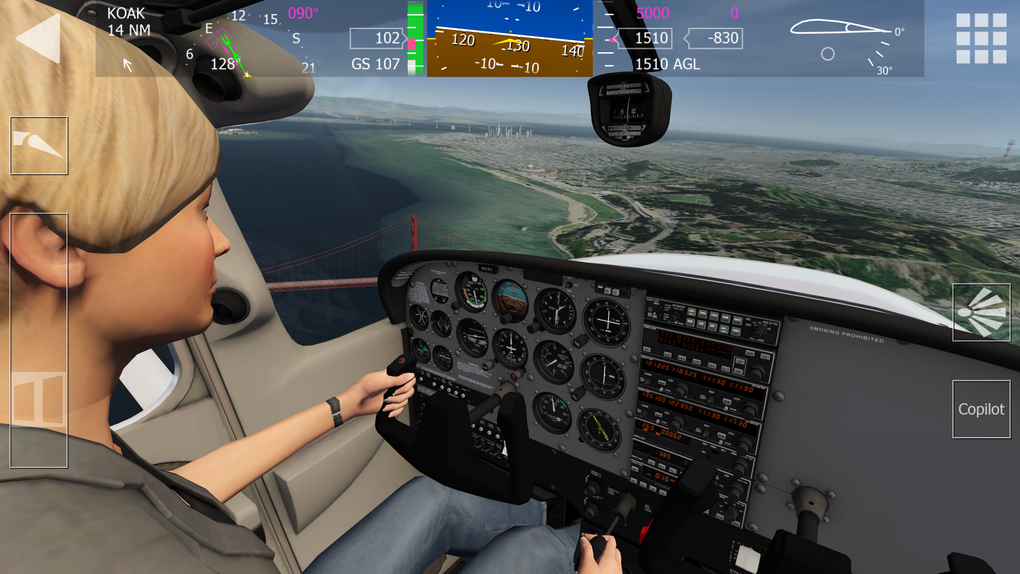
Task: Tap the wing flap icon button
Action: [x=39, y=146]
